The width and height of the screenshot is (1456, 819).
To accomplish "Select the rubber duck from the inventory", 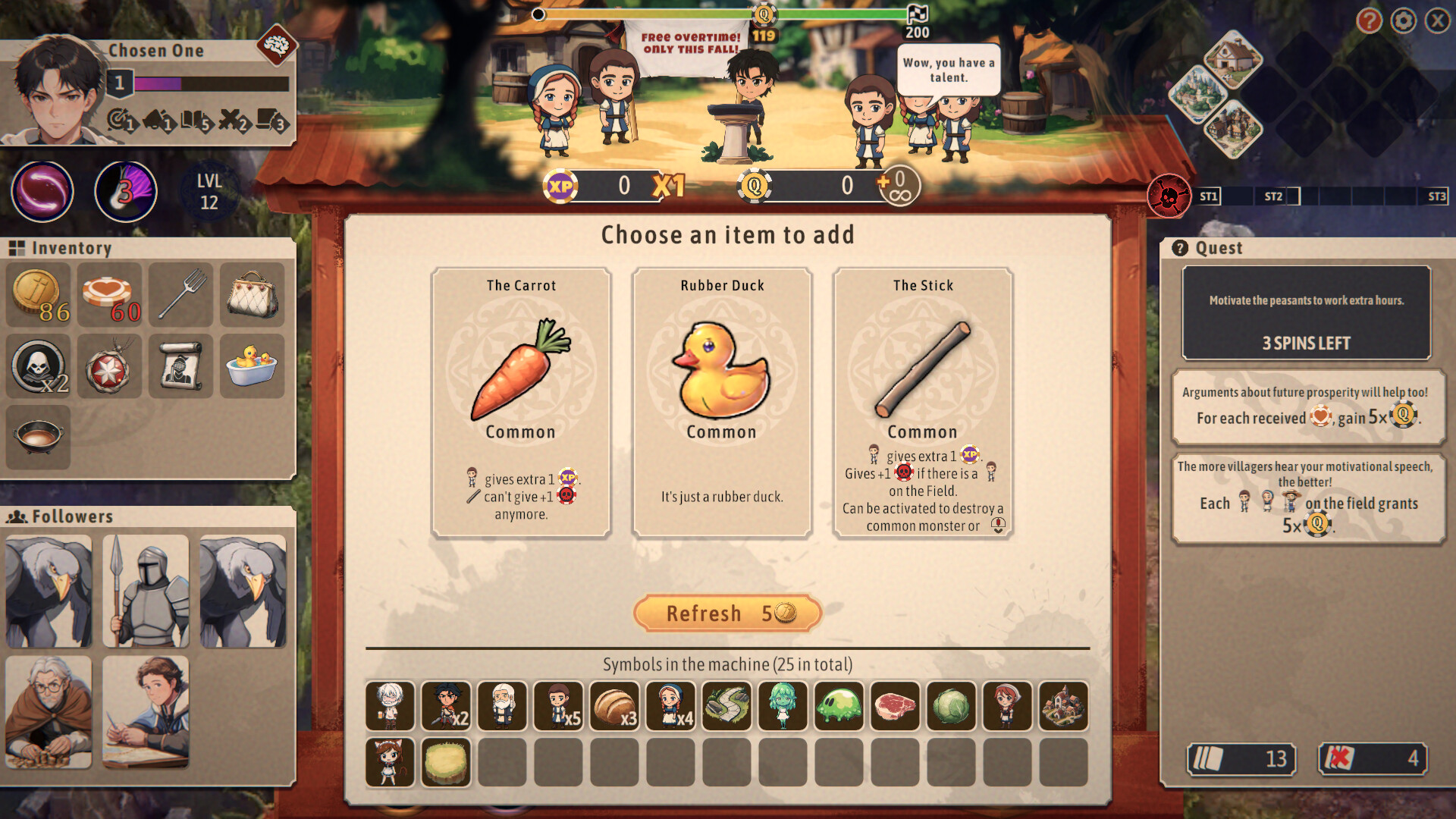I will pyautogui.click(x=253, y=367).
